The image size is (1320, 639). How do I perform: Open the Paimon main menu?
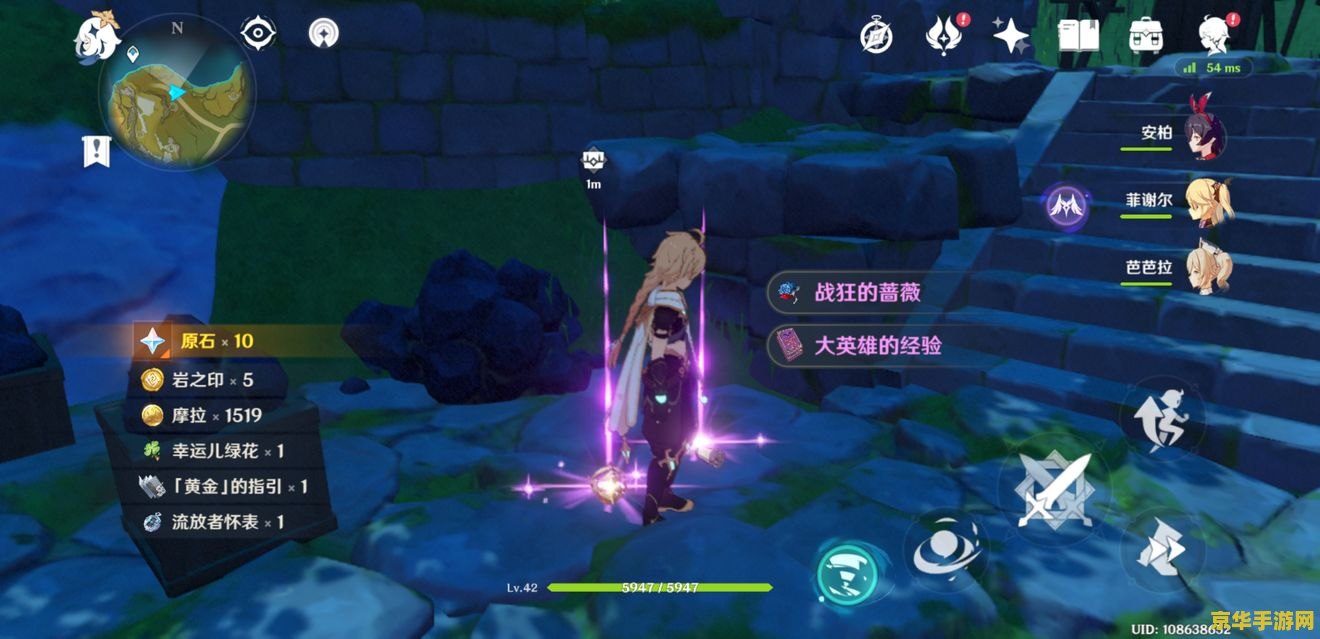click(97, 37)
